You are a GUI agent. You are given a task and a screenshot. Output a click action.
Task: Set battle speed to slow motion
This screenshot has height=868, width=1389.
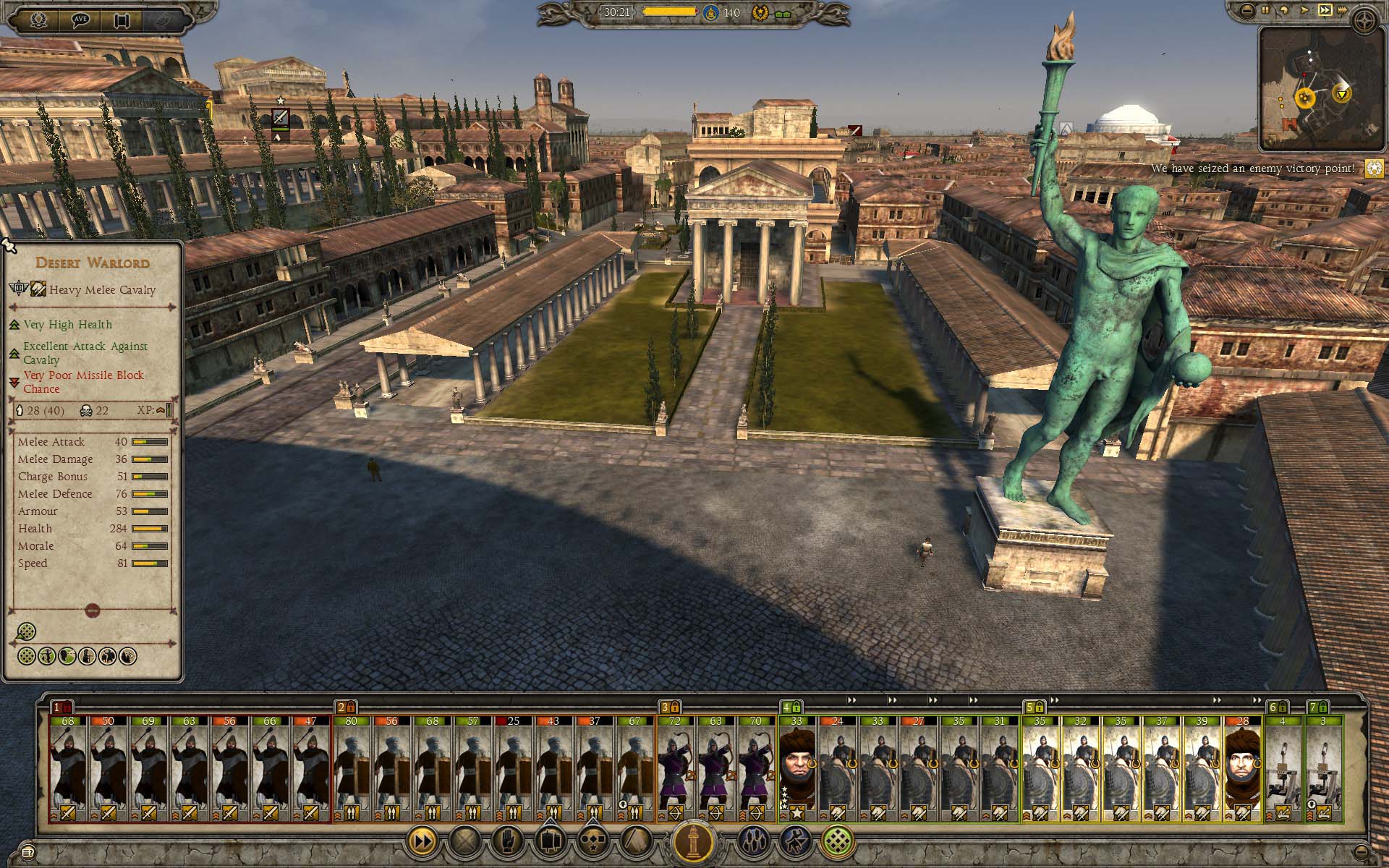[1284, 10]
